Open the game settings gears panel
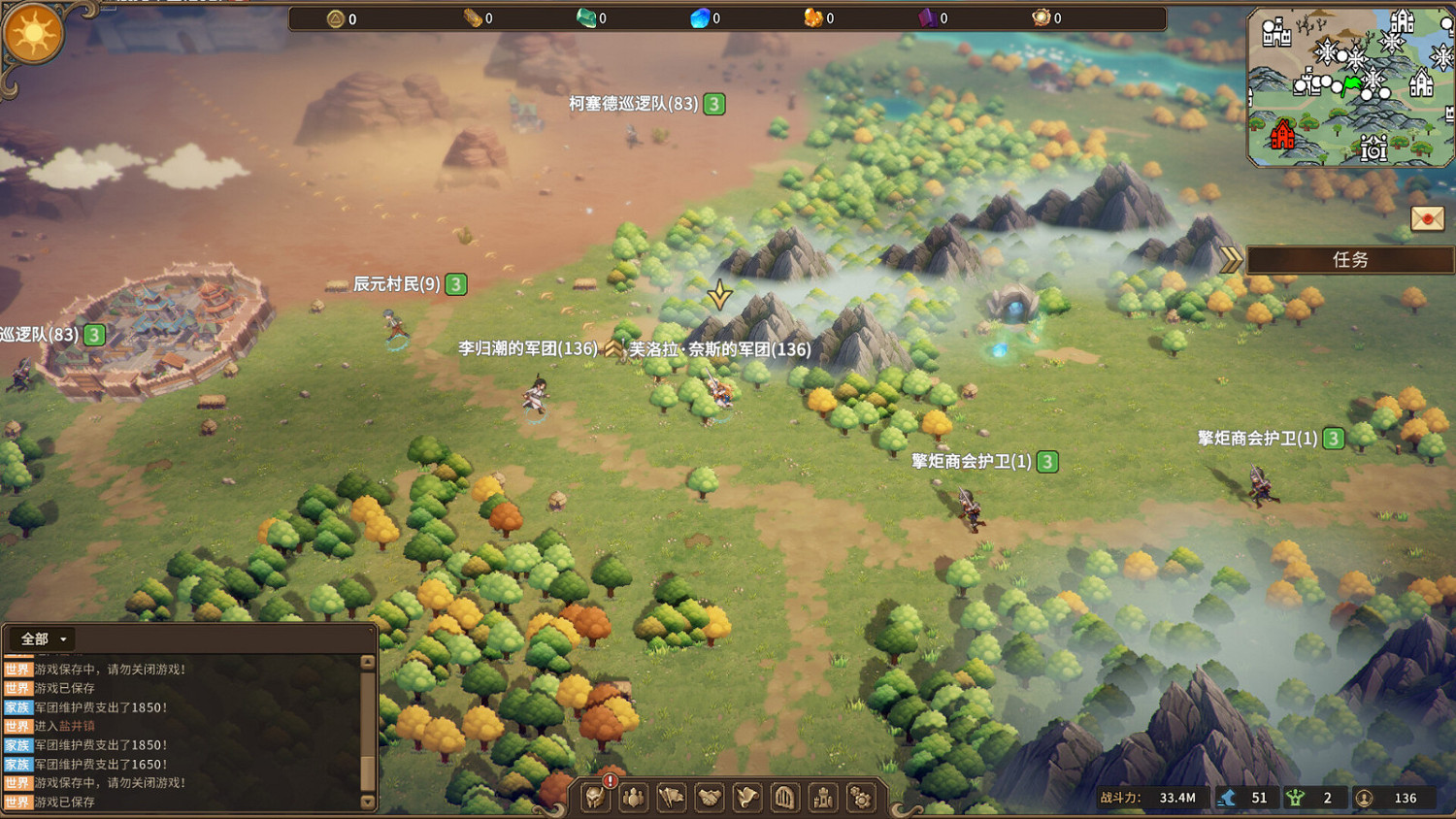The height and width of the screenshot is (819, 1456). click(x=860, y=798)
